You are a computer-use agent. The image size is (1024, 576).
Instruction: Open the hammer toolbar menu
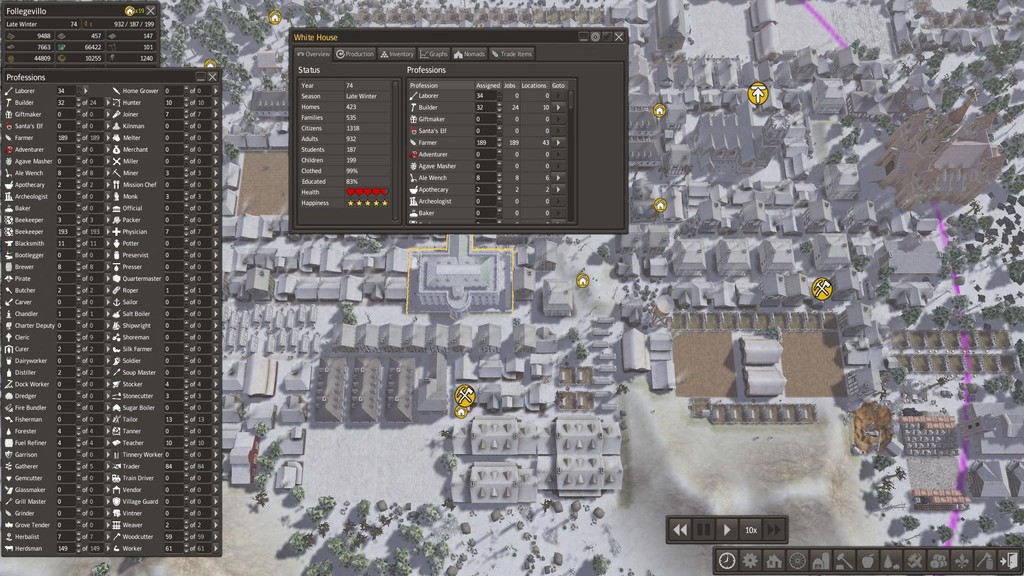(x=843, y=560)
